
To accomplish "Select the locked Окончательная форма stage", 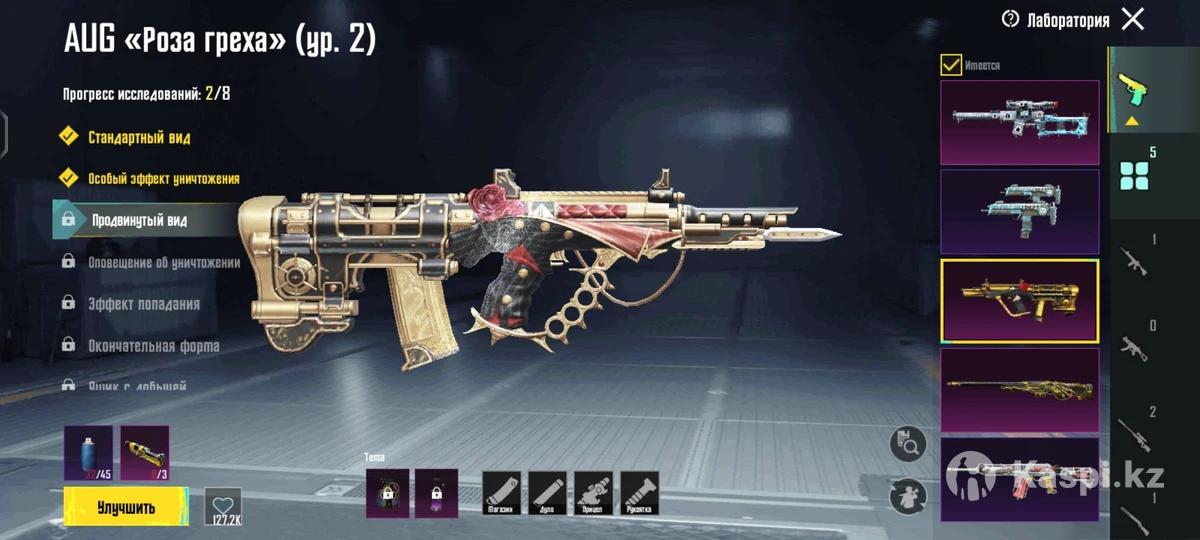I will pyautogui.click(x=153, y=345).
